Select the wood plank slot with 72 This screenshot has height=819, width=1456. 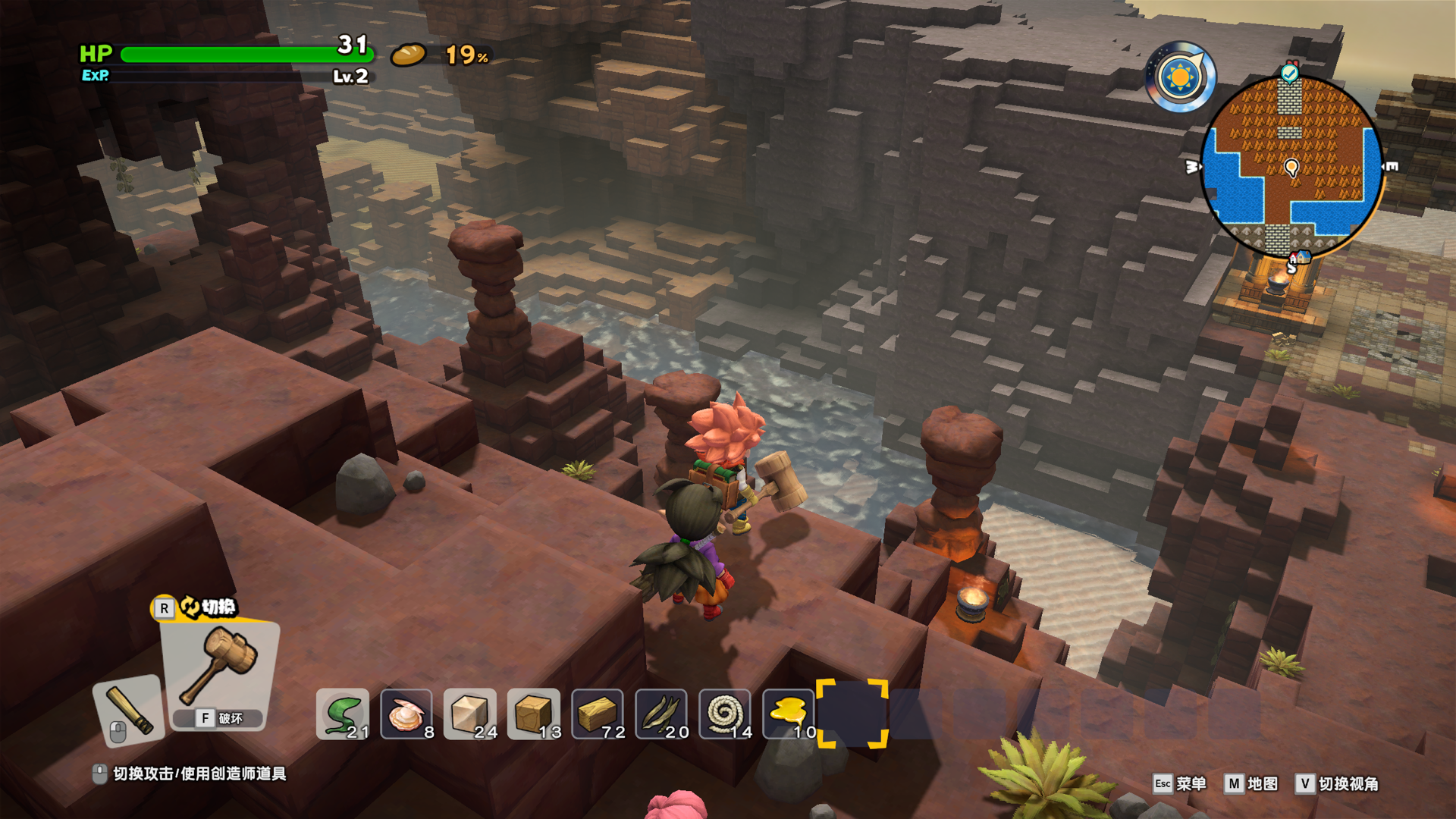tap(598, 714)
